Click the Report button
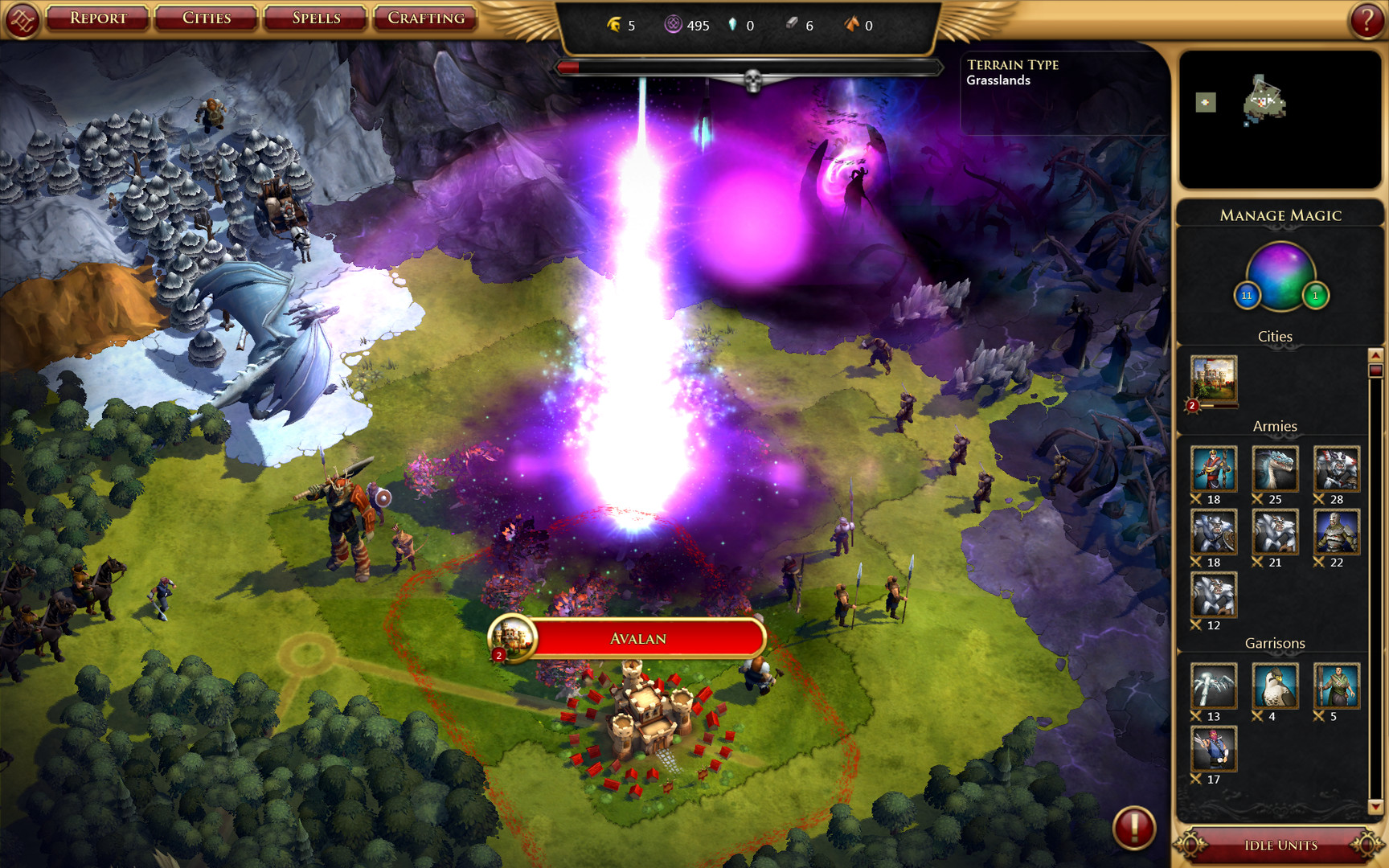The width and height of the screenshot is (1389, 868). (96, 17)
